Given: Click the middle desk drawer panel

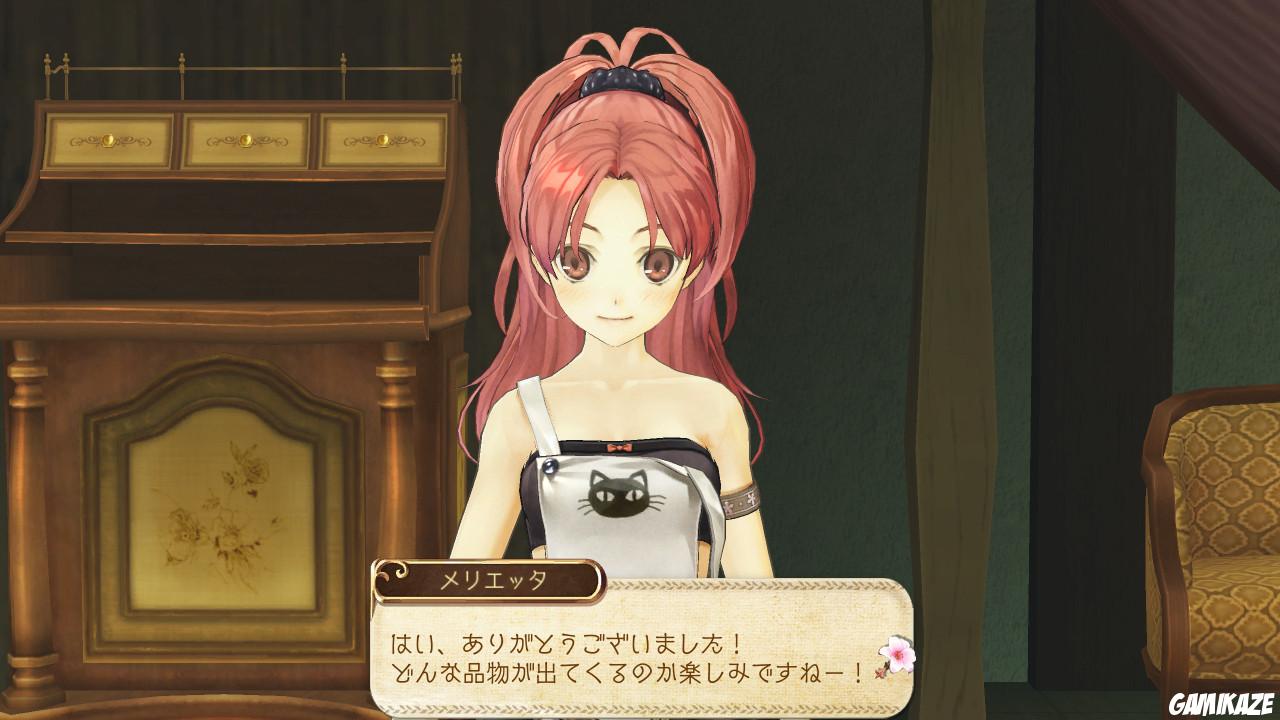Looking at the screenshot, I should pyautogui.click(x=245, y=138).
